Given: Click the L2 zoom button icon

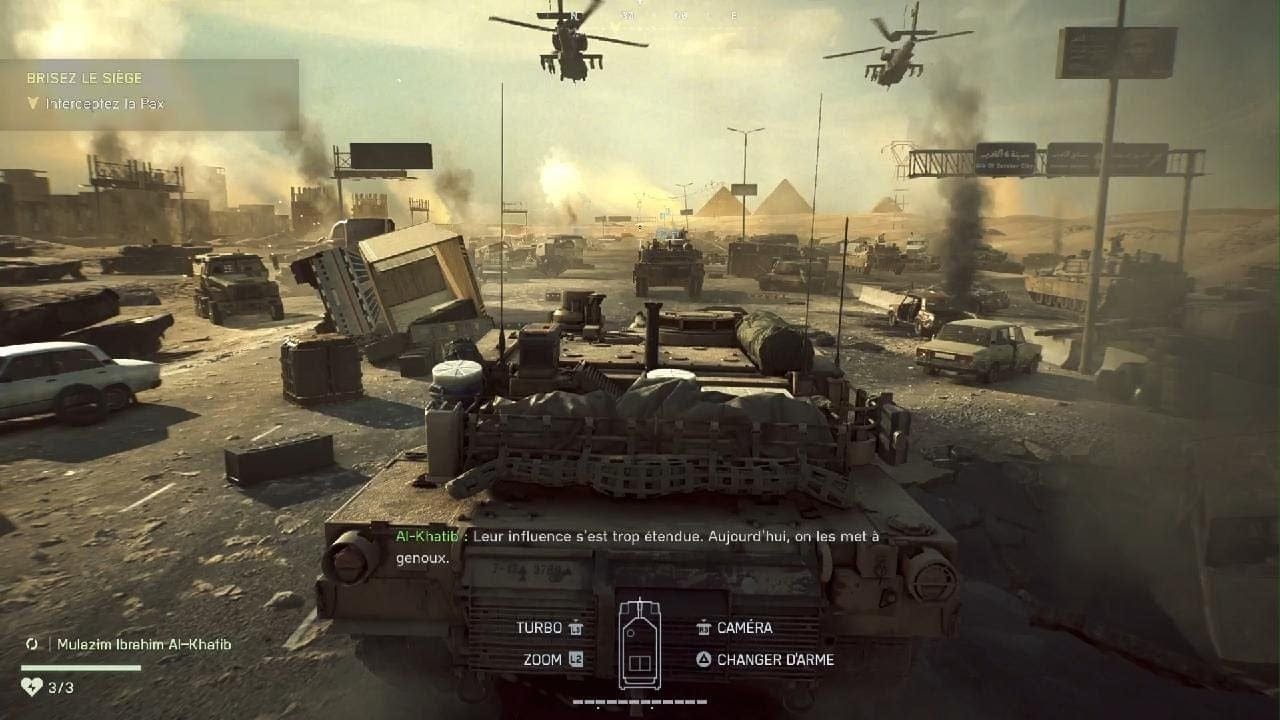Looking at the screenshot, I should 575,659.
